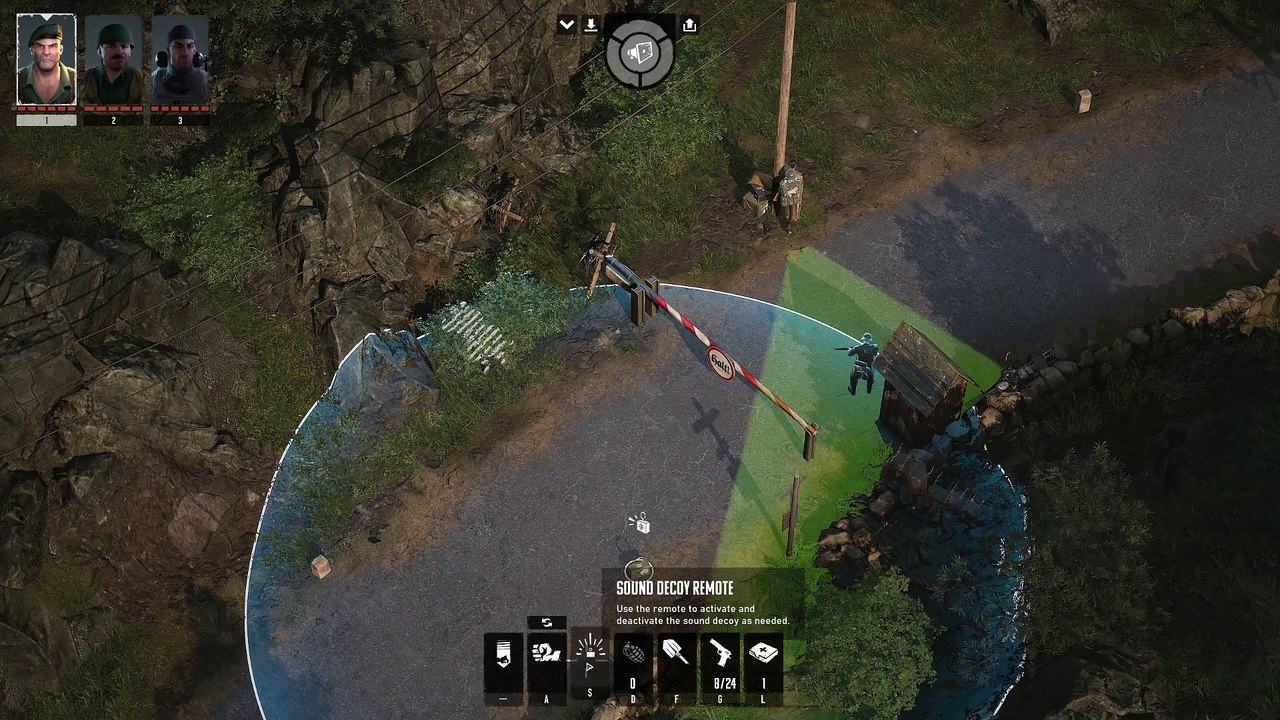Select the rank chevron stance slot
The height and width of the screenshot is (720, 1280).
click(x=503, y=661)
